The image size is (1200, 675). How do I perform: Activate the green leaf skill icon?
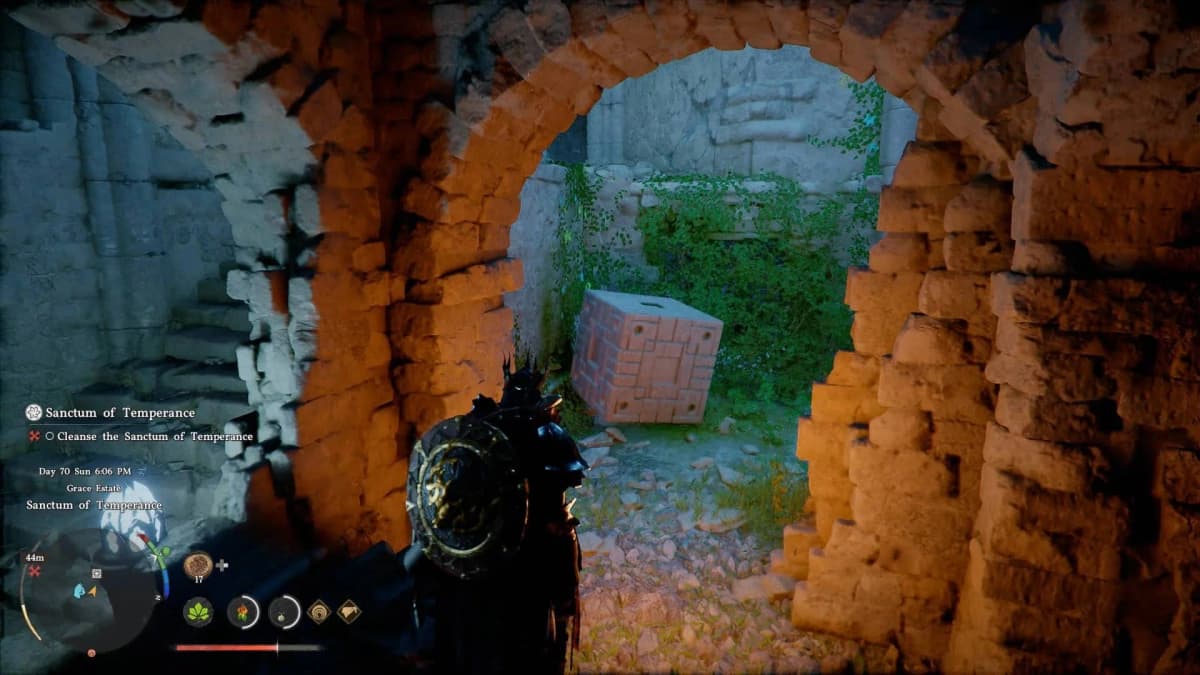click(198, 611)
